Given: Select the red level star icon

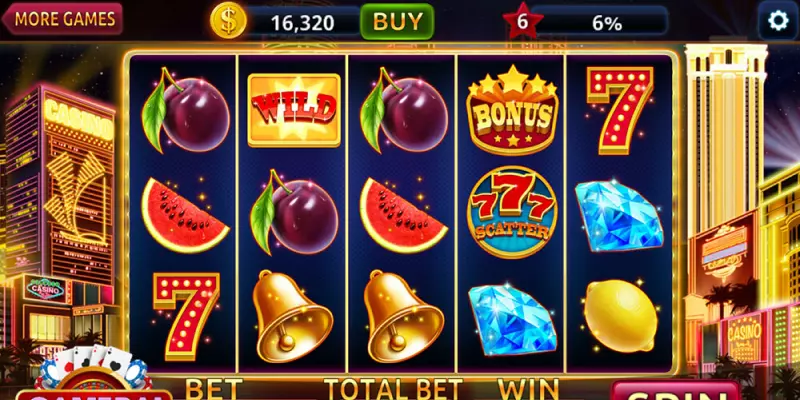Looking at the screenshot, I should point(518,21).
